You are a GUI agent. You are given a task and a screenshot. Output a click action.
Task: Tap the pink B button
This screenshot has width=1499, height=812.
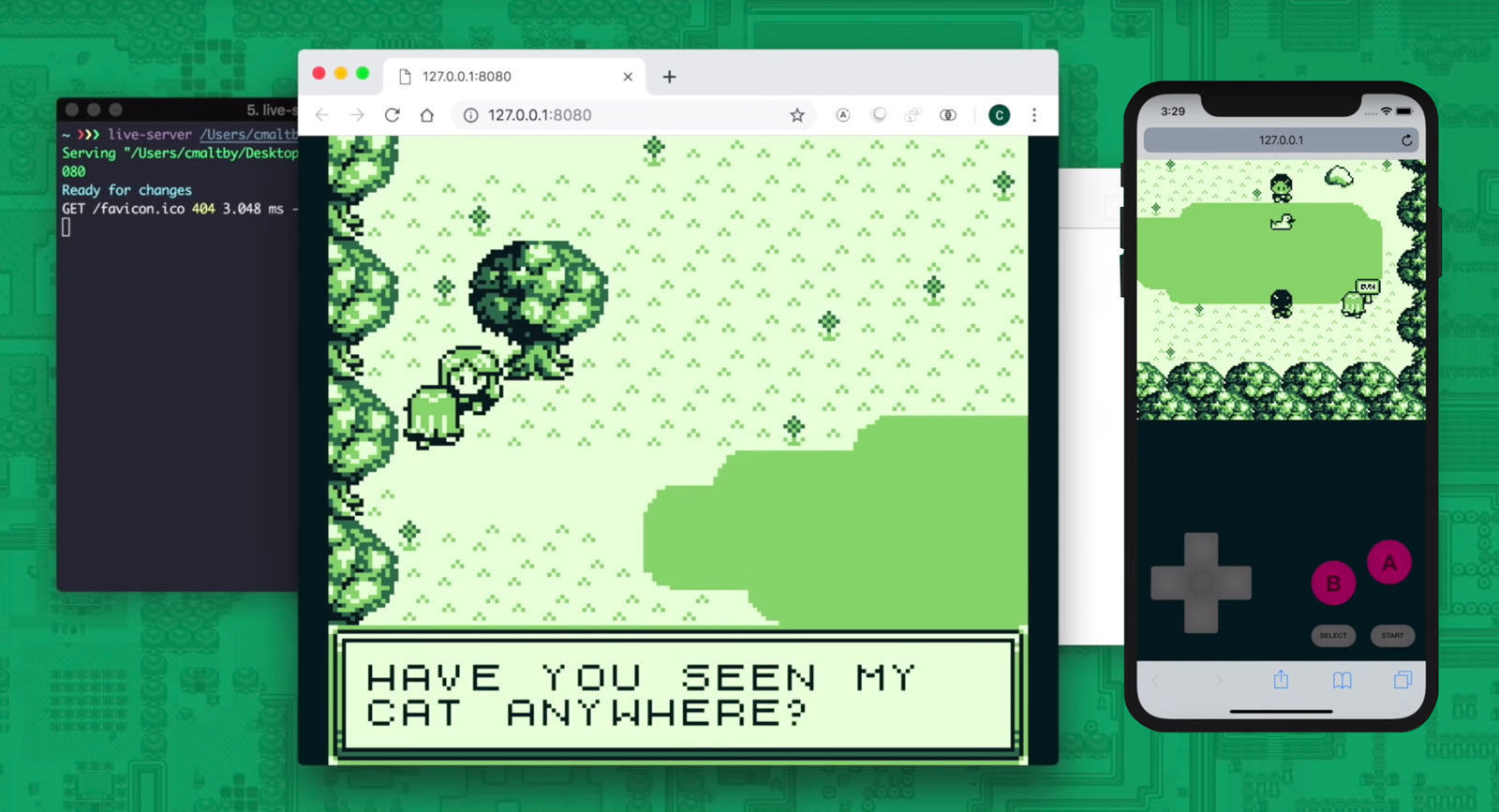(x=1333, y=583)
